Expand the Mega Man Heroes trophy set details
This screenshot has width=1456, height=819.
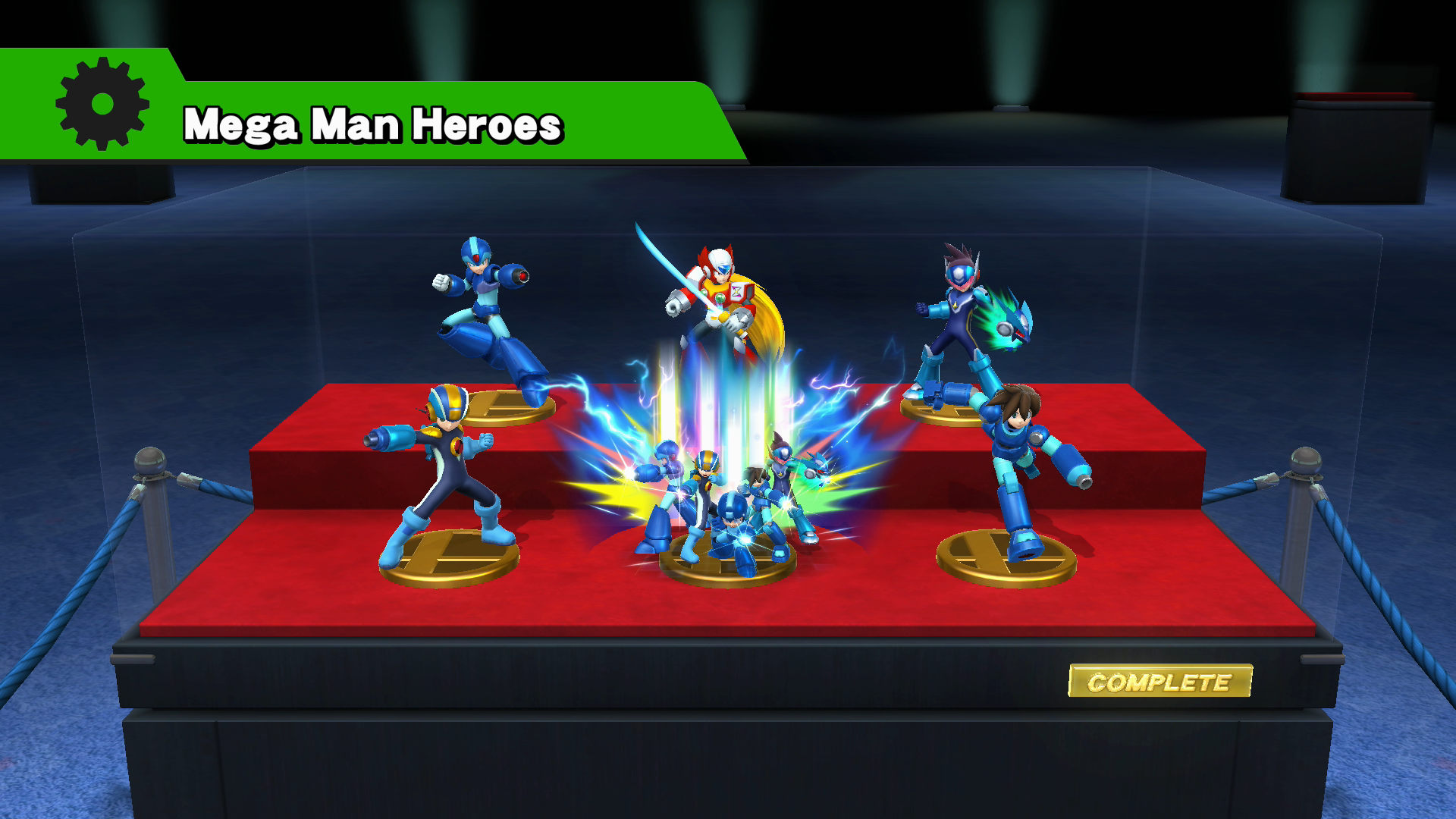click(x=375, y=125)
